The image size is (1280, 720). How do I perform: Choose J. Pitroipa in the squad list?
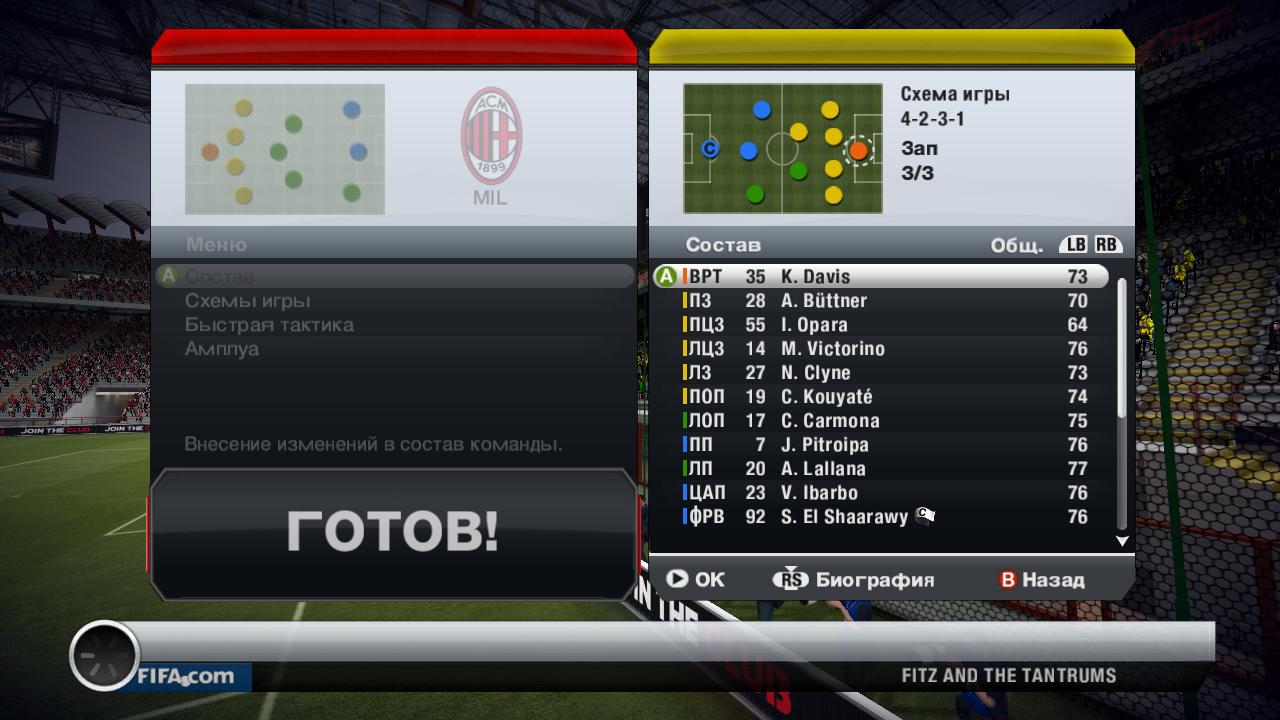click(880, 445)
